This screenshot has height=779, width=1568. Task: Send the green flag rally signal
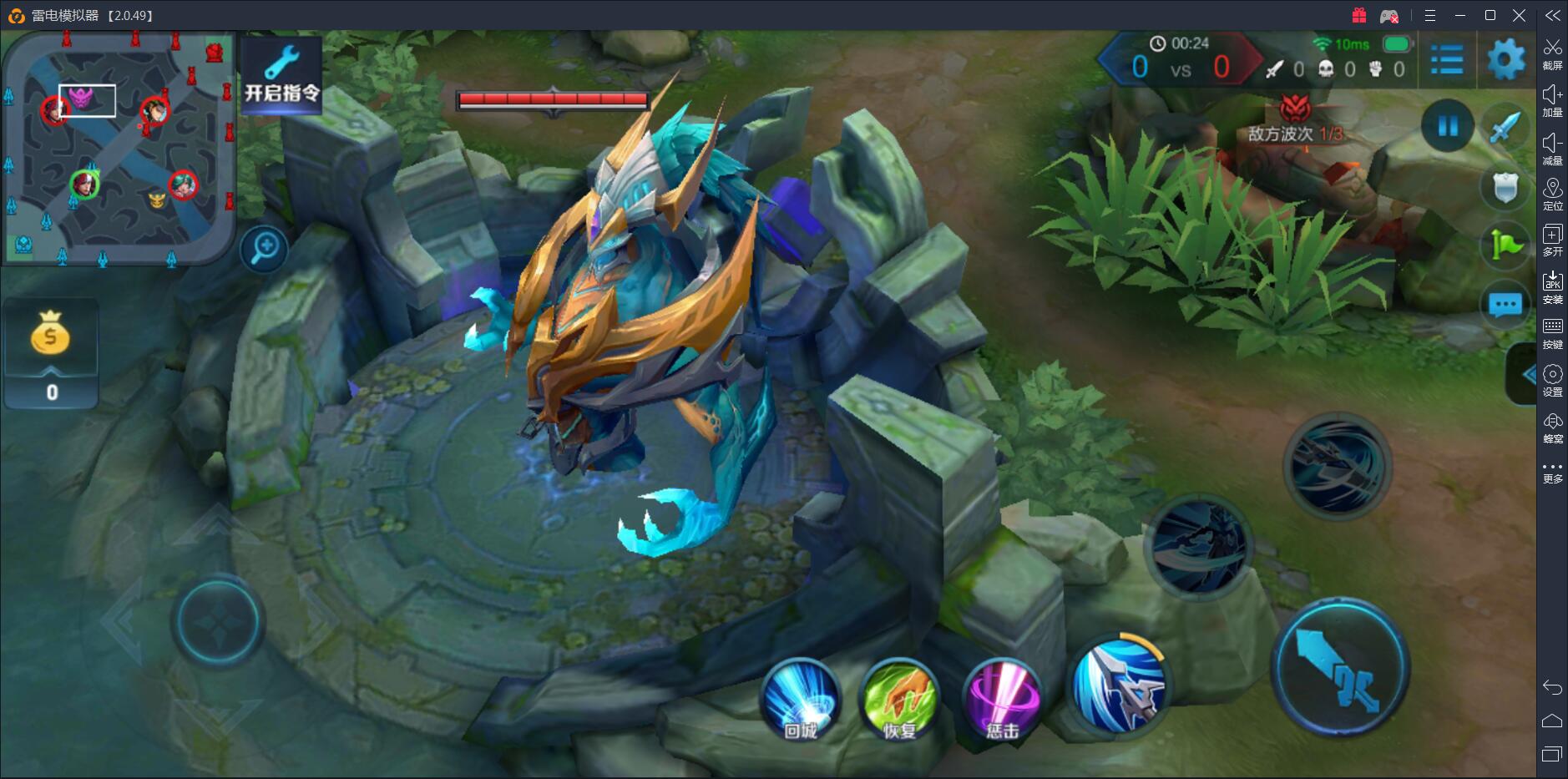1505,245
